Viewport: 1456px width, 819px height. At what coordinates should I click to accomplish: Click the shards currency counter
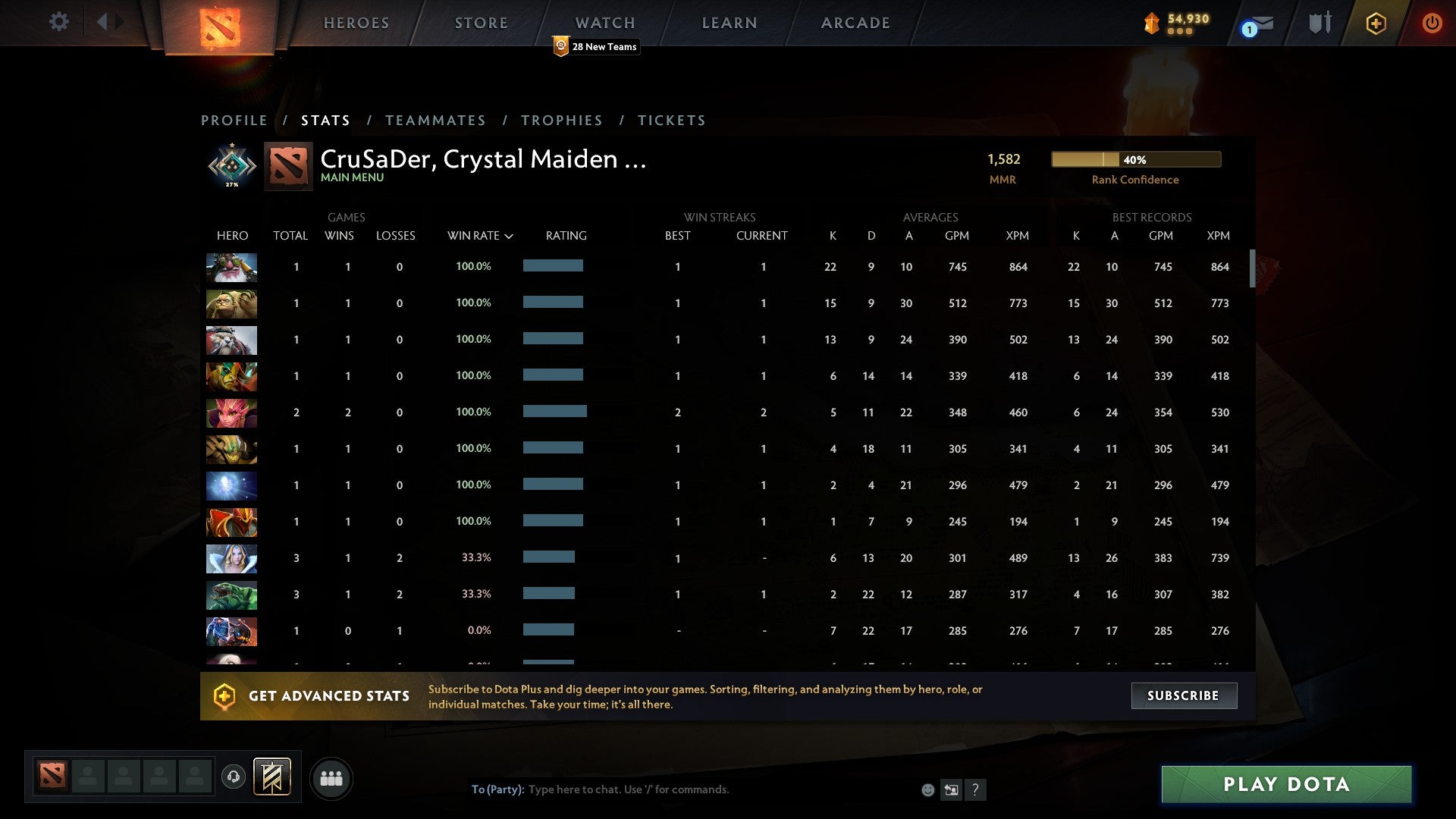pos(1178,23)
